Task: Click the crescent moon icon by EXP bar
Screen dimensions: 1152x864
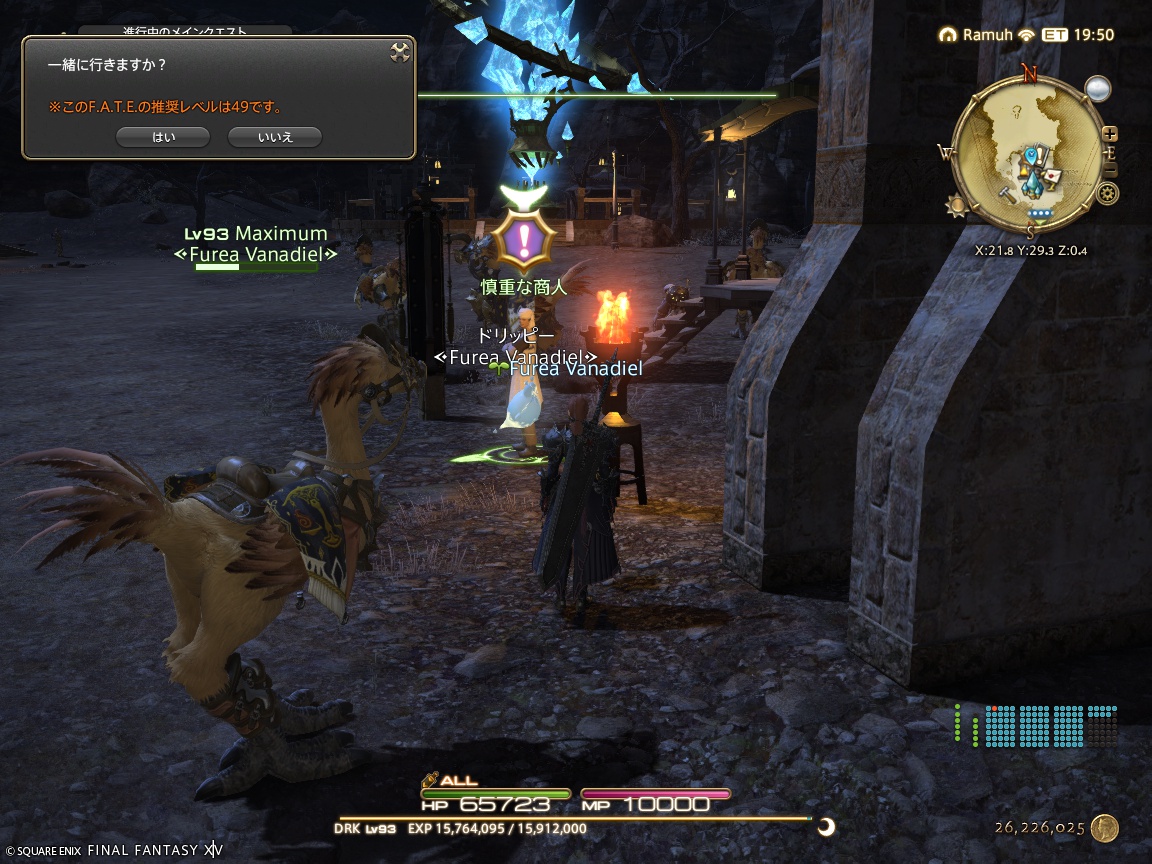Action: 826,826
